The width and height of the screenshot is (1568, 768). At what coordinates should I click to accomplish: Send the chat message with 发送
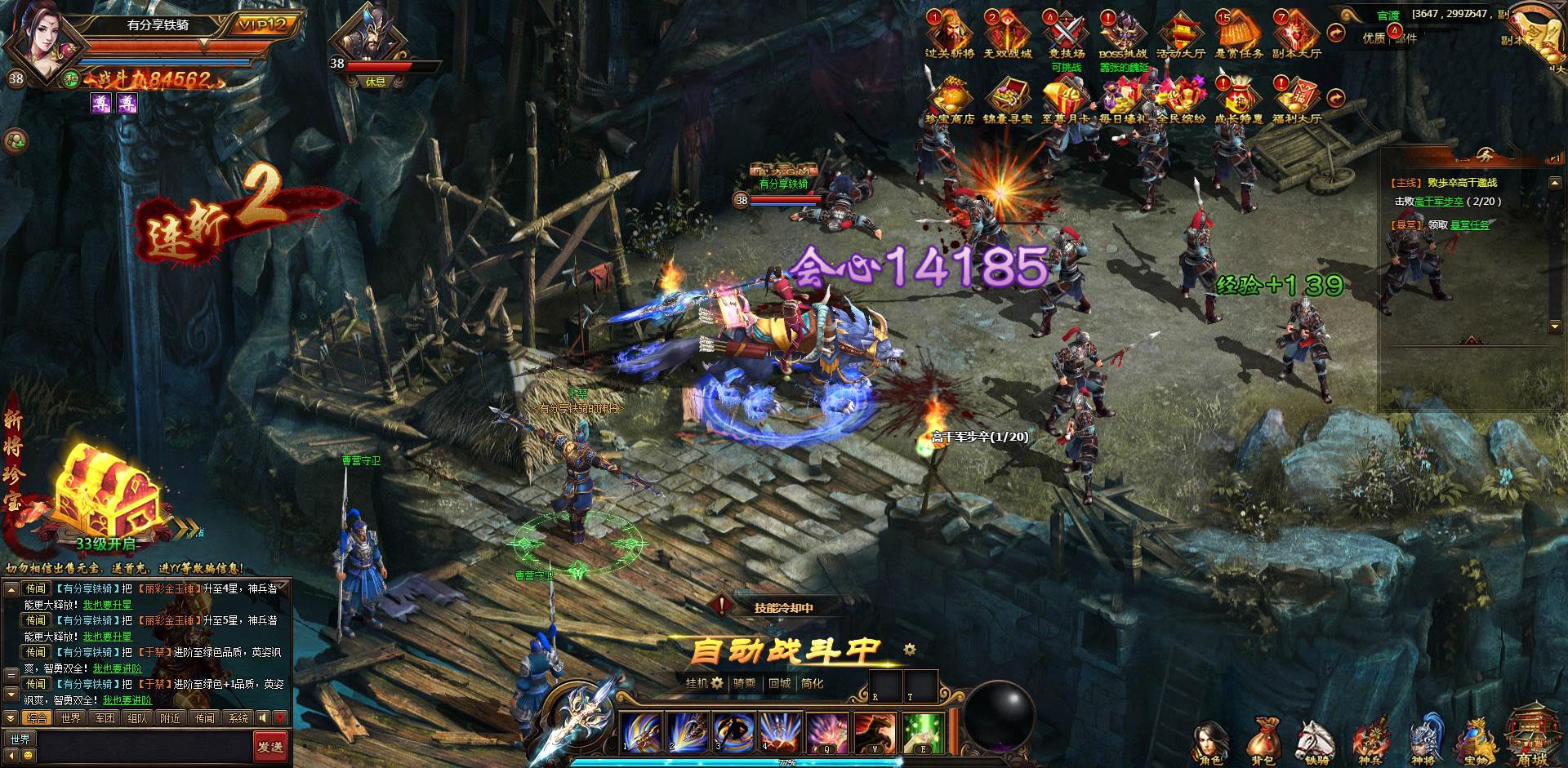(269, 746)
